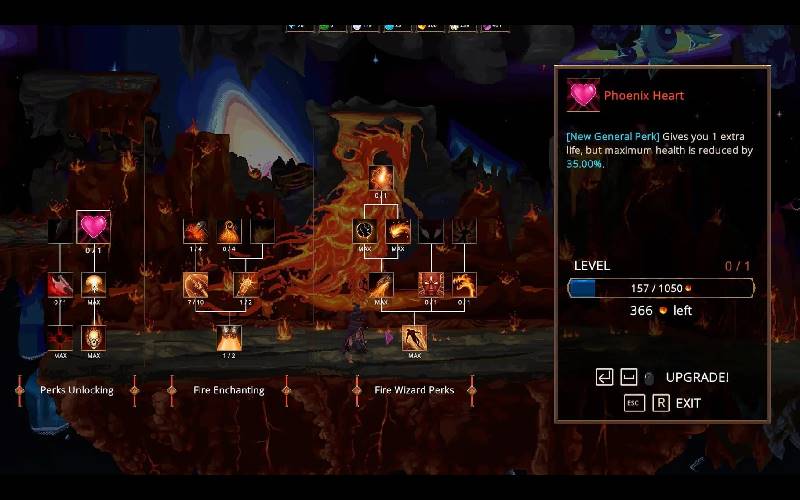Pick the flaming comet wizard perk

pos(381,284)
